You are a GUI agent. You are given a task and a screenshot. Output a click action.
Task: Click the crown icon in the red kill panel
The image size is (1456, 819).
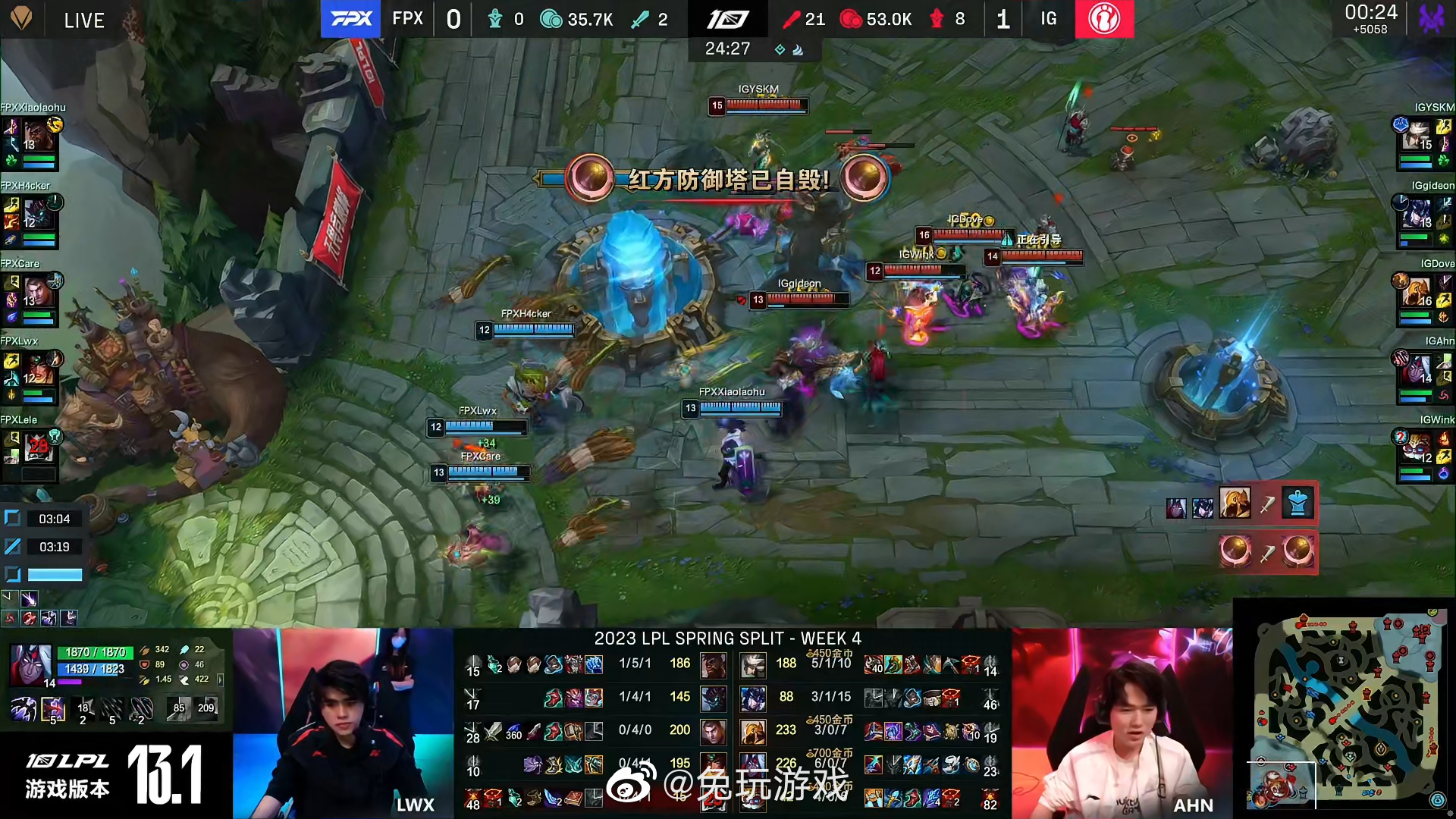click(x=1297, y=501)
